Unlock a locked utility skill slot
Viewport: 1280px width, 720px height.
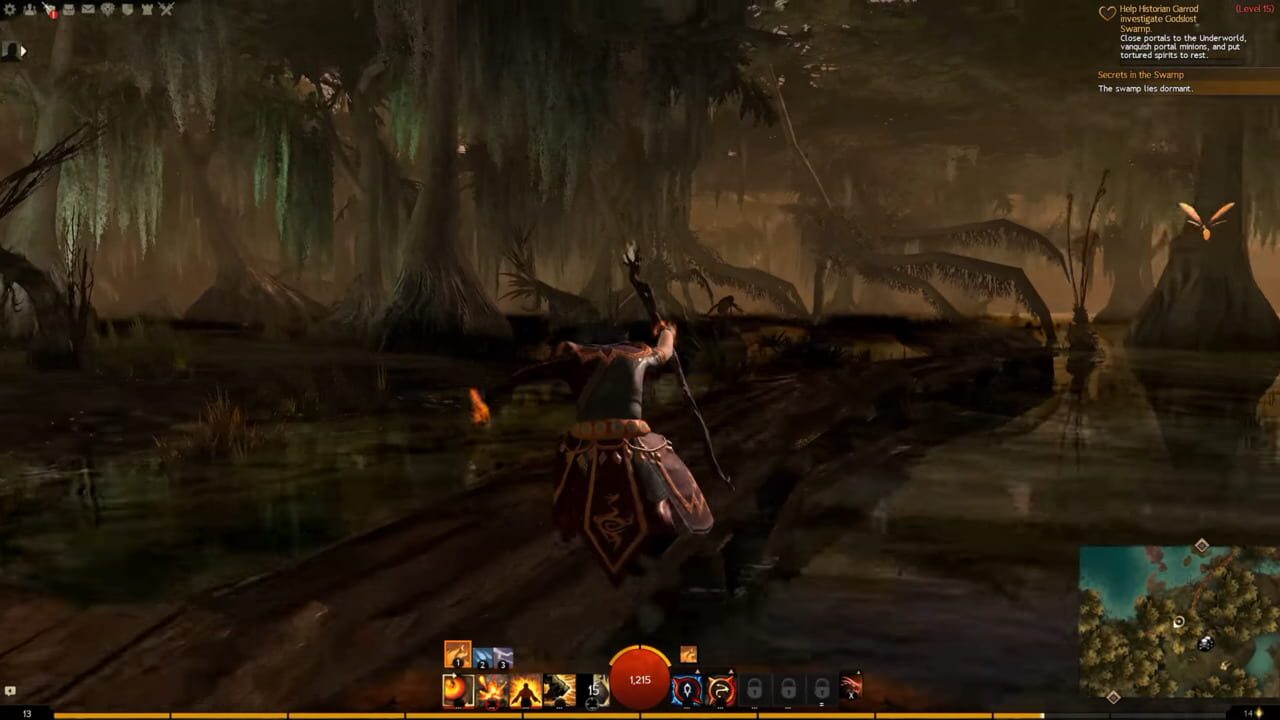(757, 688)
